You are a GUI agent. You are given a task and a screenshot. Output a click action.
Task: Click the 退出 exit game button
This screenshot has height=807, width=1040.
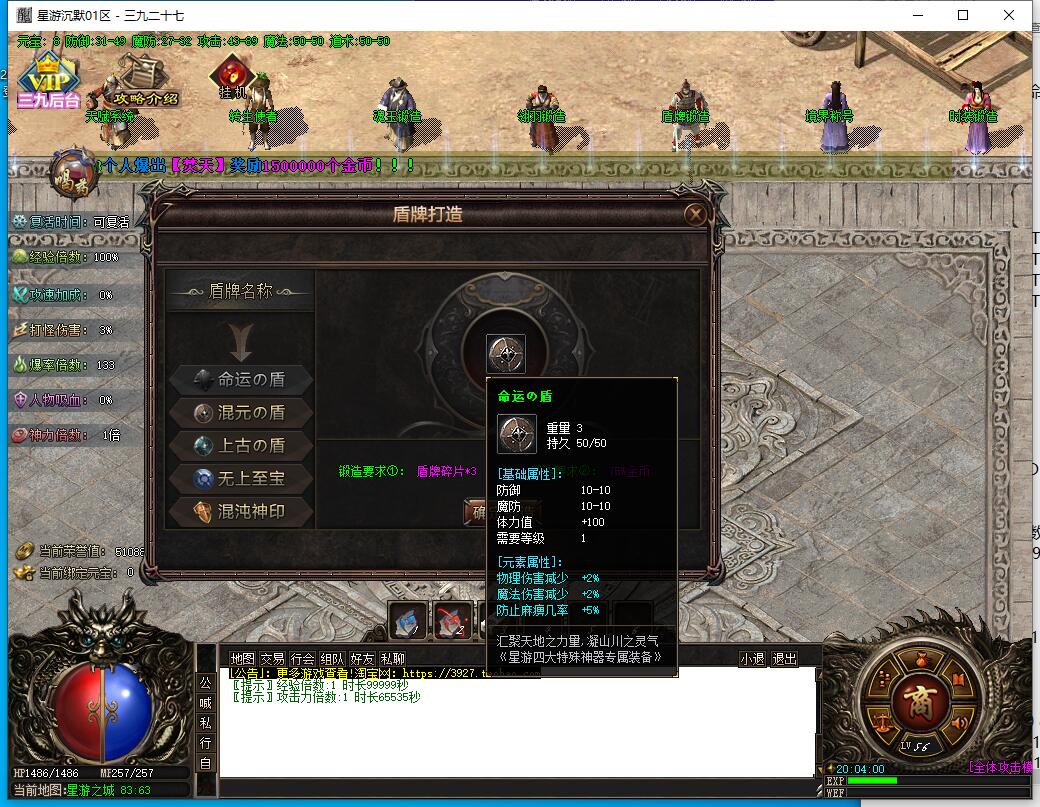pyautogui.click(x=785, y=658)
